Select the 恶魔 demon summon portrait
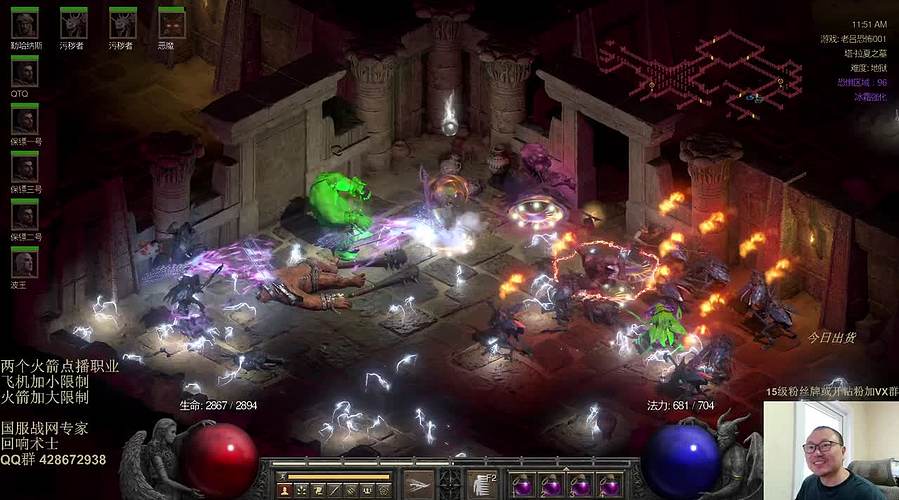The image size is (899, 500). pyautogui.click(x=172, y=22)
